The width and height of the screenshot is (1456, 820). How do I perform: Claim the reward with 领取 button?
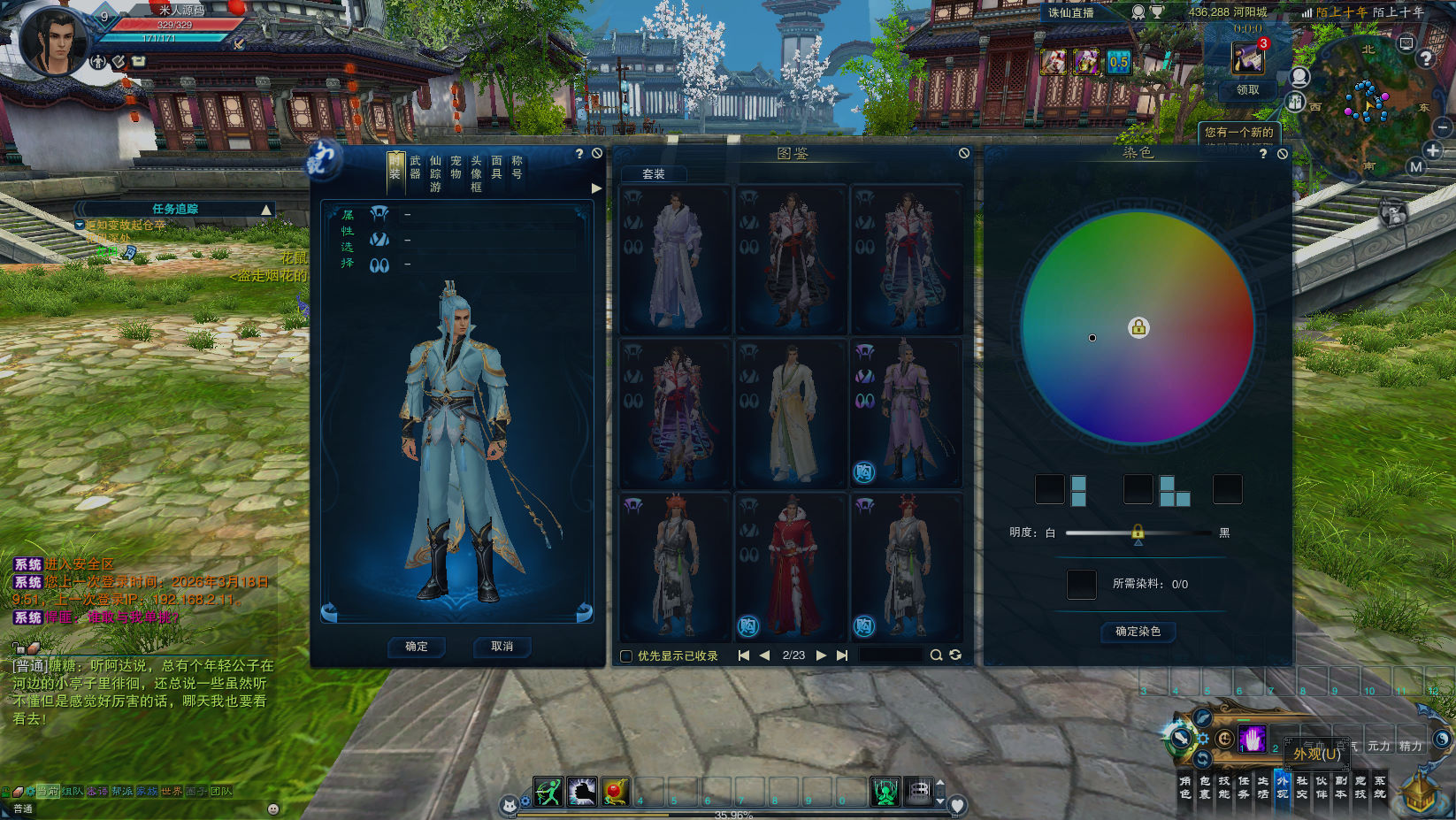(1247, 90)
